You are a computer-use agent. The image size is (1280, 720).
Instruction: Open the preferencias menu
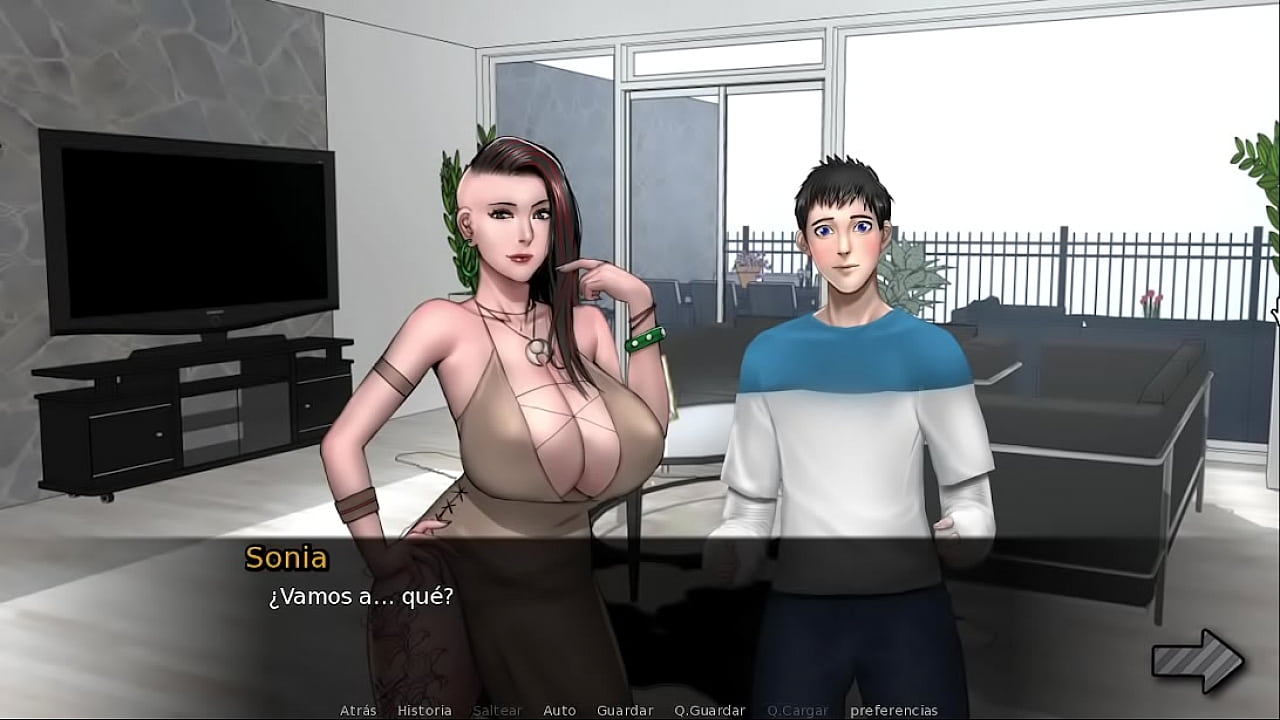pos(894,710)
